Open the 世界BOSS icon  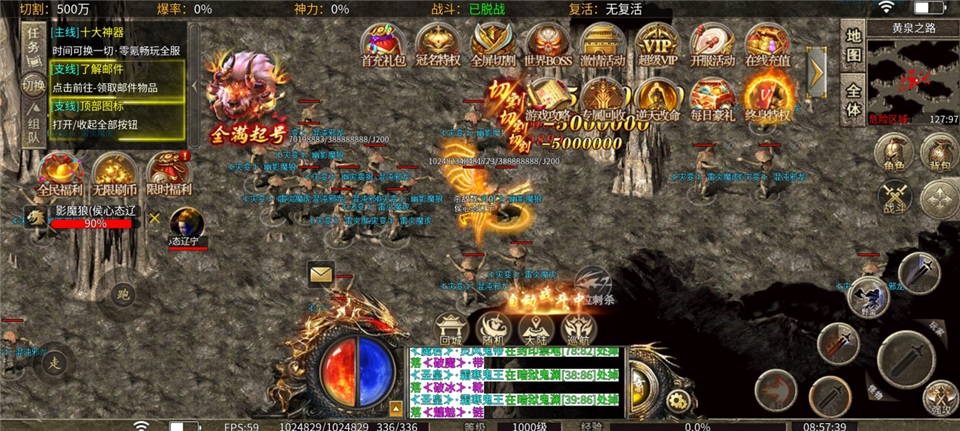point(547,45)
